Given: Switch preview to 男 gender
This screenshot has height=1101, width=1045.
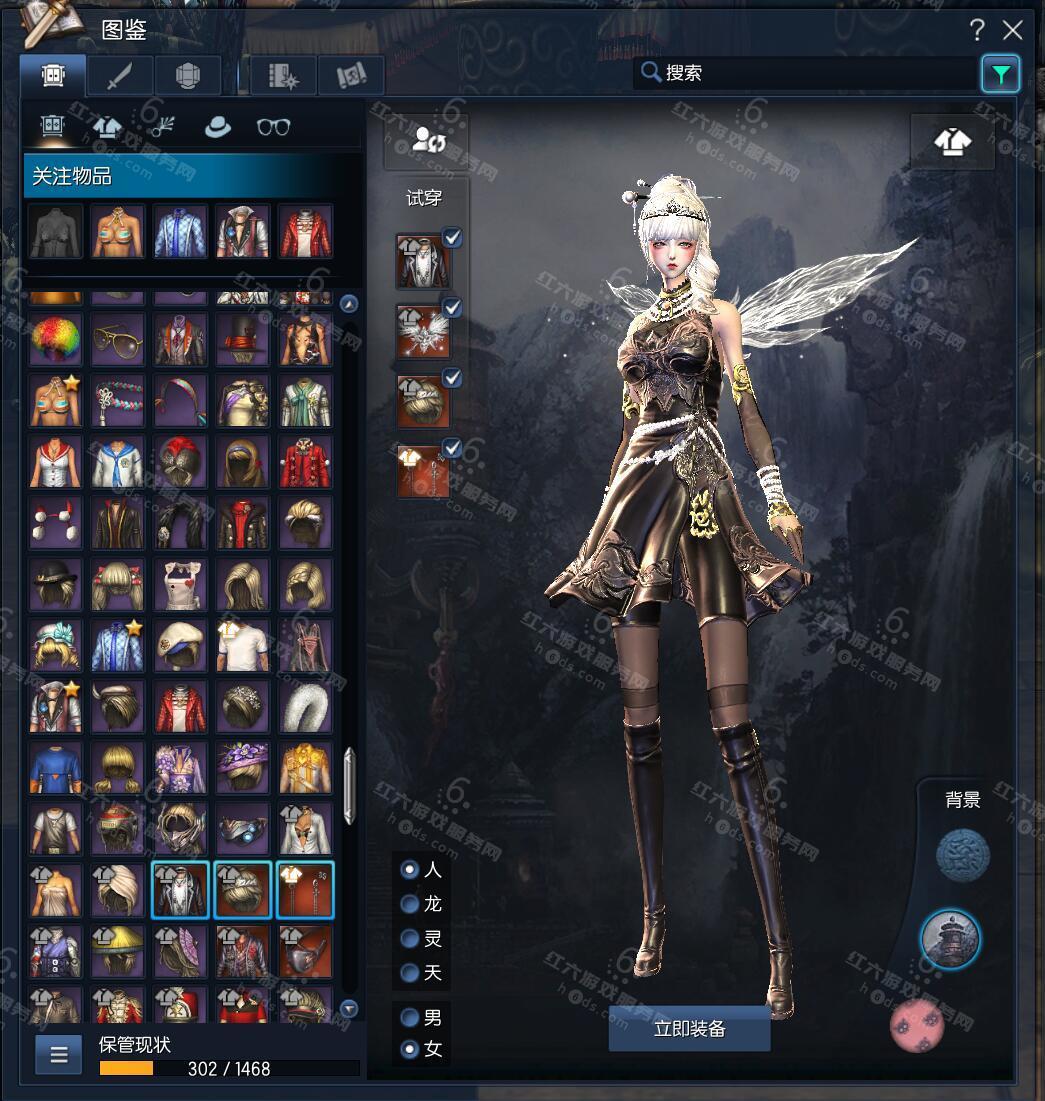Looking at the screenshot, I should click(x=410, y=1017).
